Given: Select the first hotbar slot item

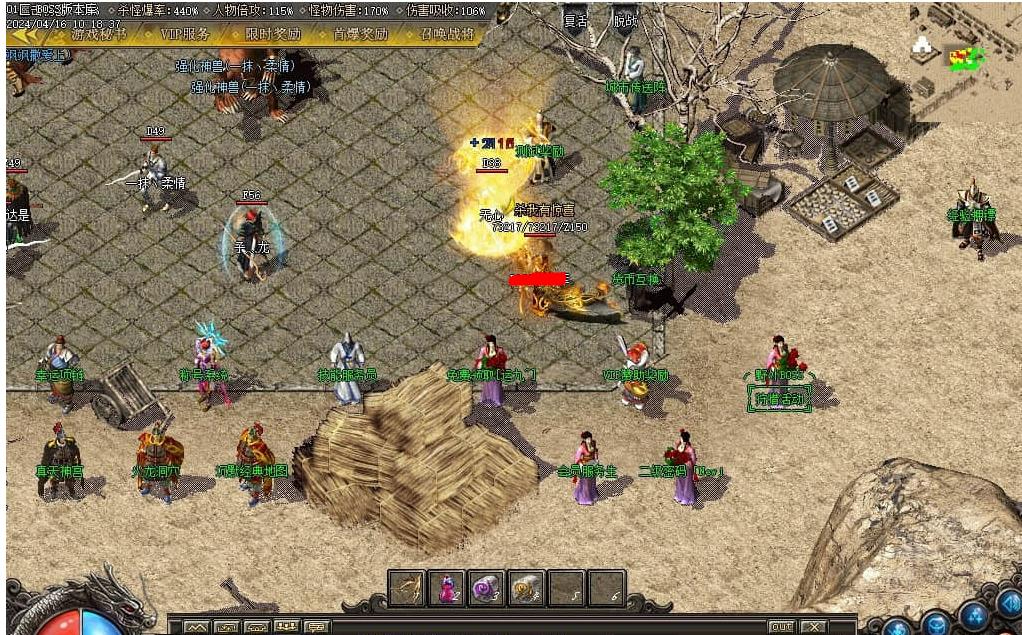Looking at the screenshot, I should 407,588.
